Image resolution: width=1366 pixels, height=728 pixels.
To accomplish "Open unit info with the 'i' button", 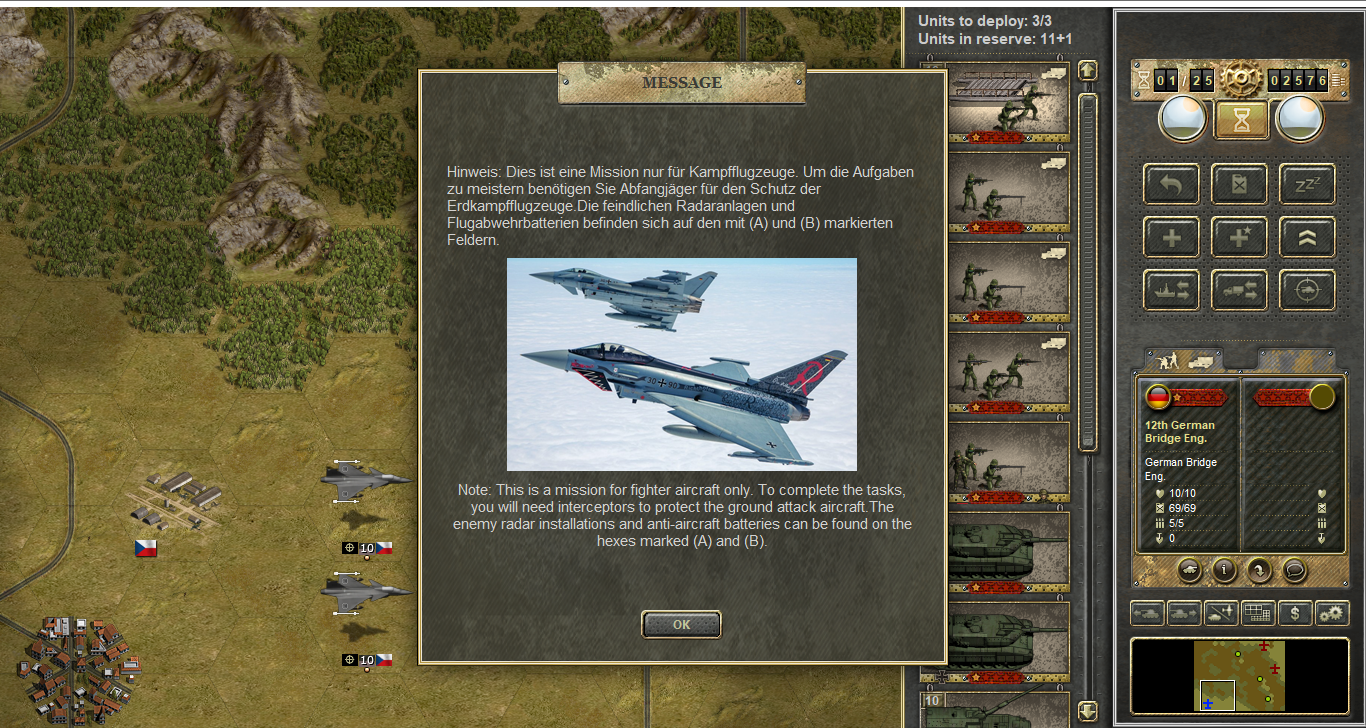I will (x=1224, y=570).
